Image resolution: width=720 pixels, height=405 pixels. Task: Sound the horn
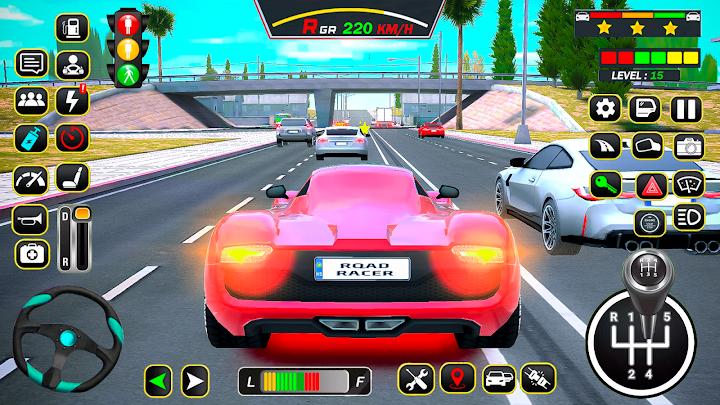[x=30, y=218]
